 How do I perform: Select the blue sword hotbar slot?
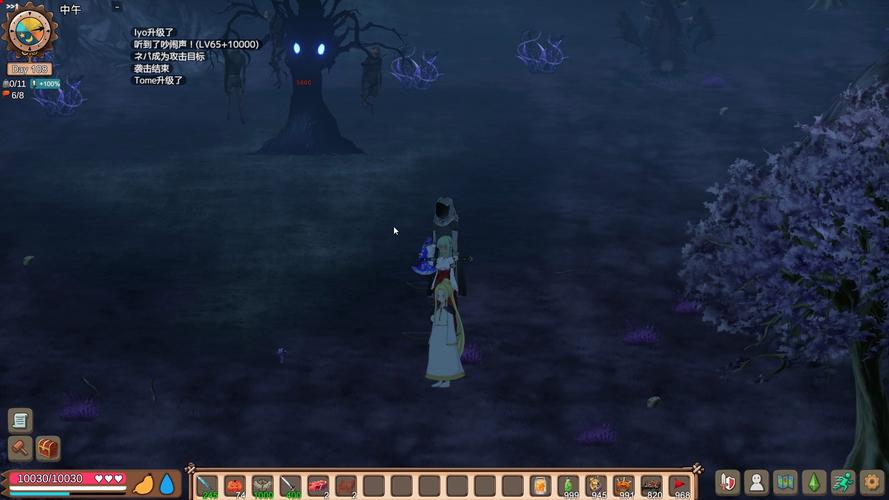click(x=207, y=486)
